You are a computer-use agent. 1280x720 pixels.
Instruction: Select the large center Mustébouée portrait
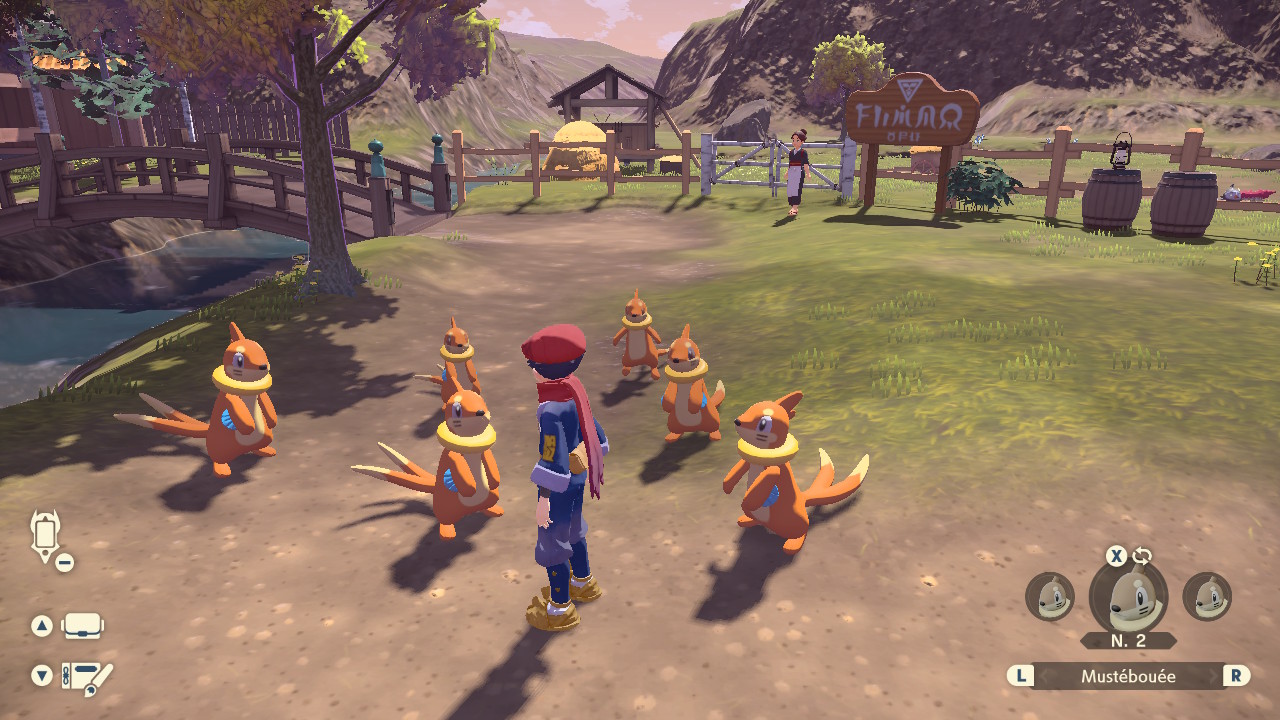point(1128,598)
